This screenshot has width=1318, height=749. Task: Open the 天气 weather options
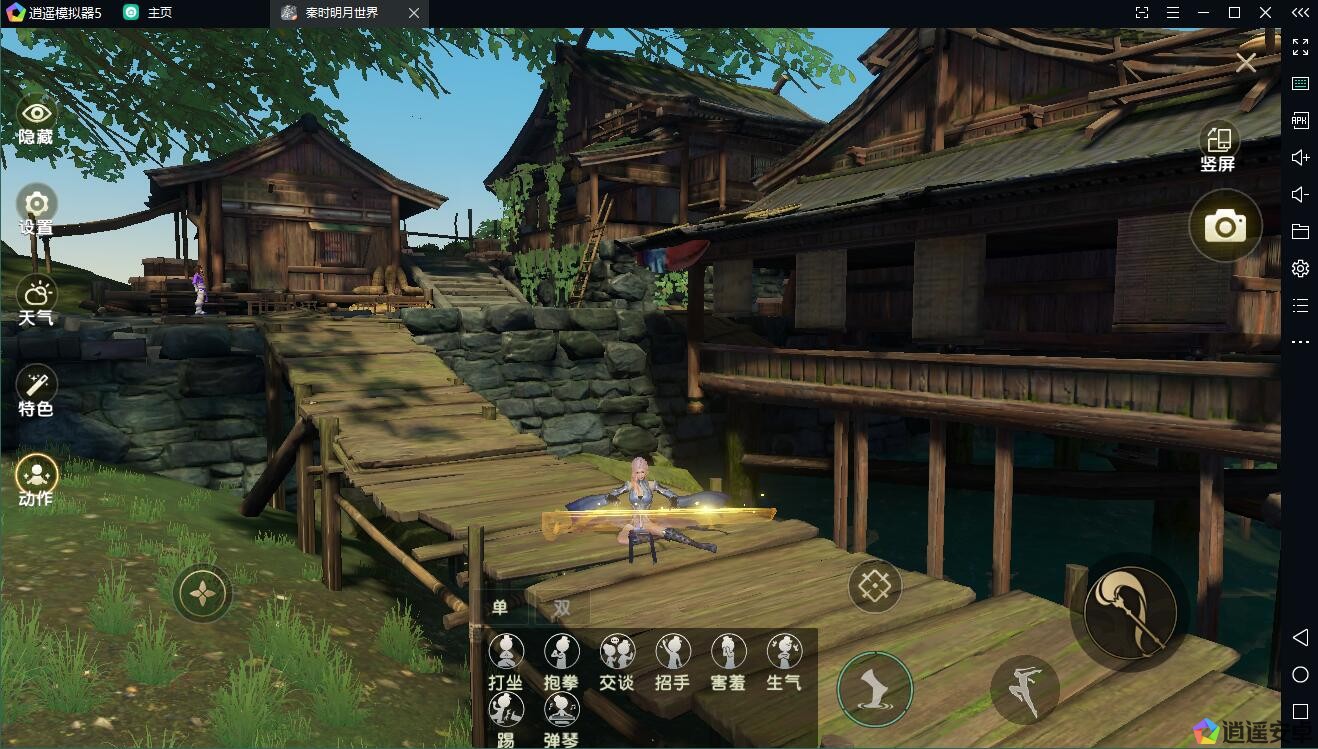tap(36, 300)
